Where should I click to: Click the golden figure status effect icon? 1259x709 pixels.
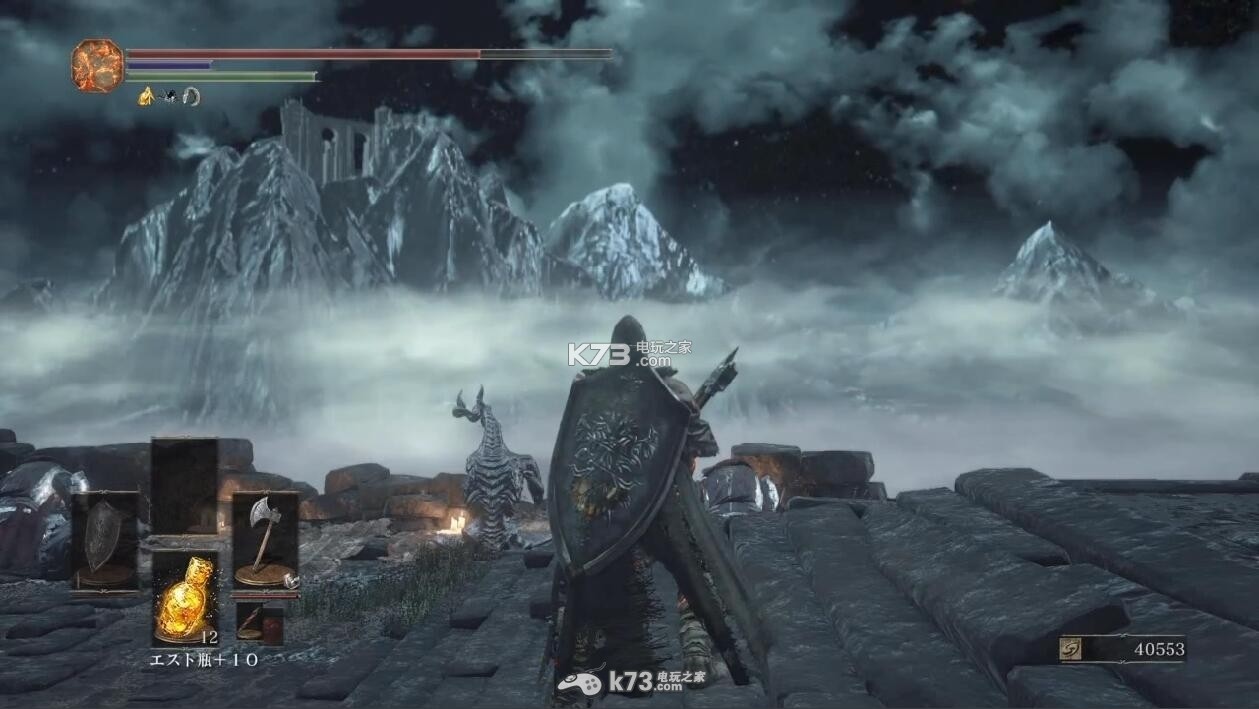pos(146,97)
